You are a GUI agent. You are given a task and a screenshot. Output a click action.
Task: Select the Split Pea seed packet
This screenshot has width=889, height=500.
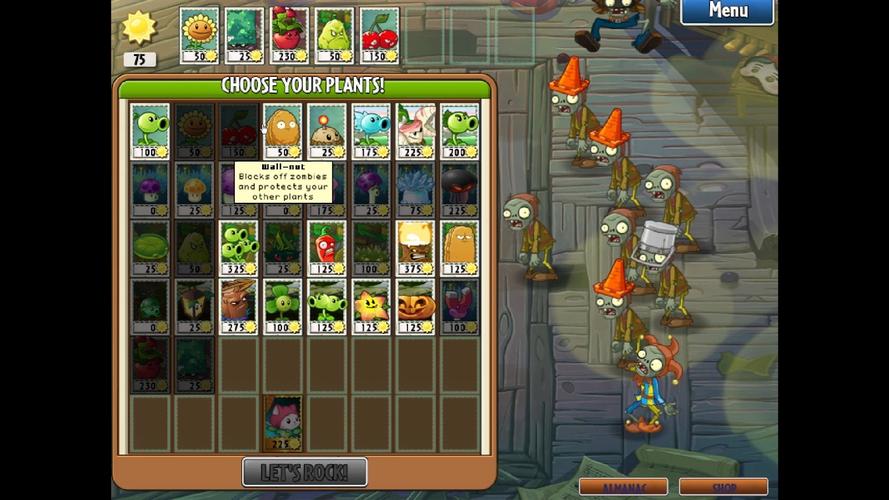[327, 306]
